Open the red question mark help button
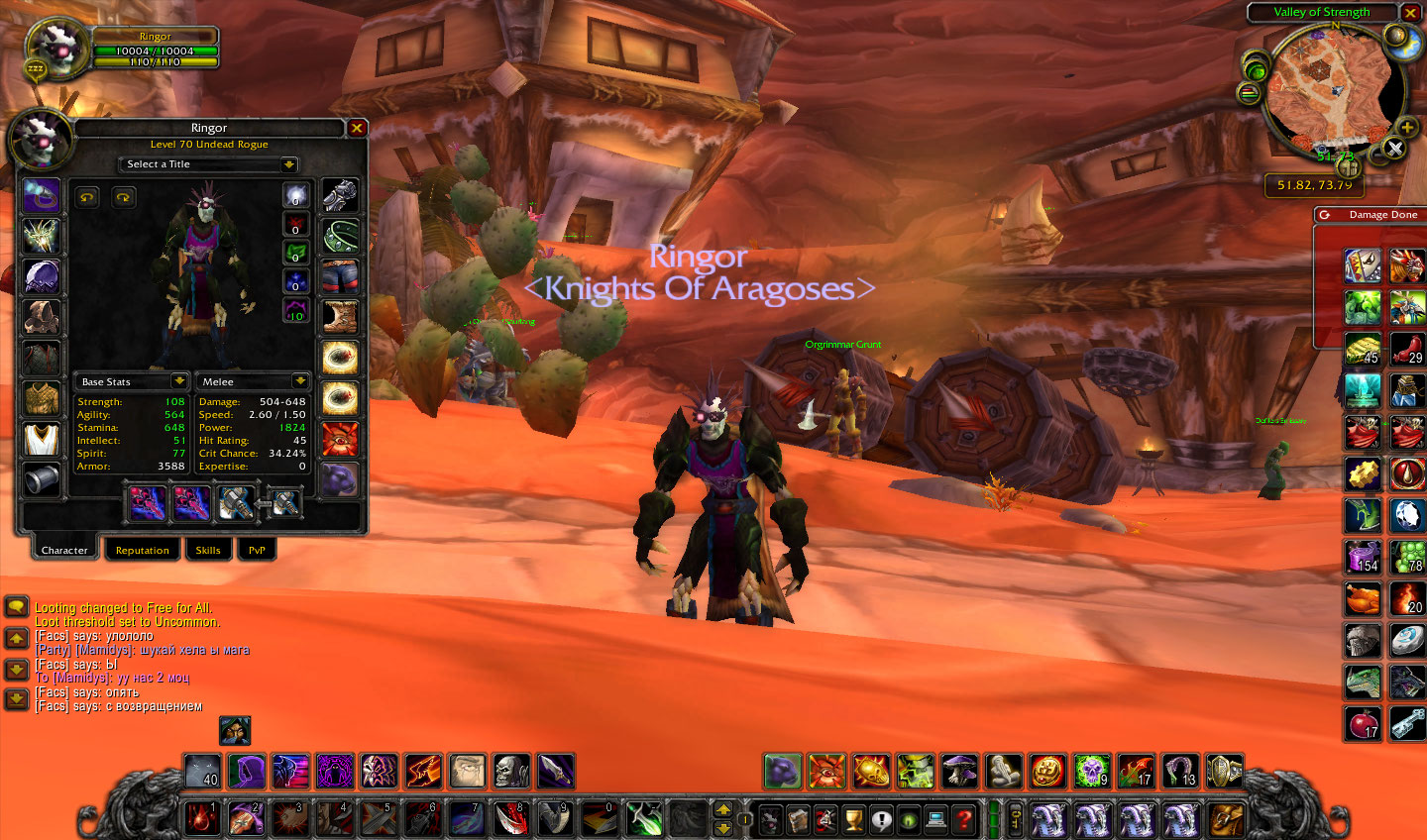The height and width of the screenshot is (840, 1427). (x=962, y=819)
